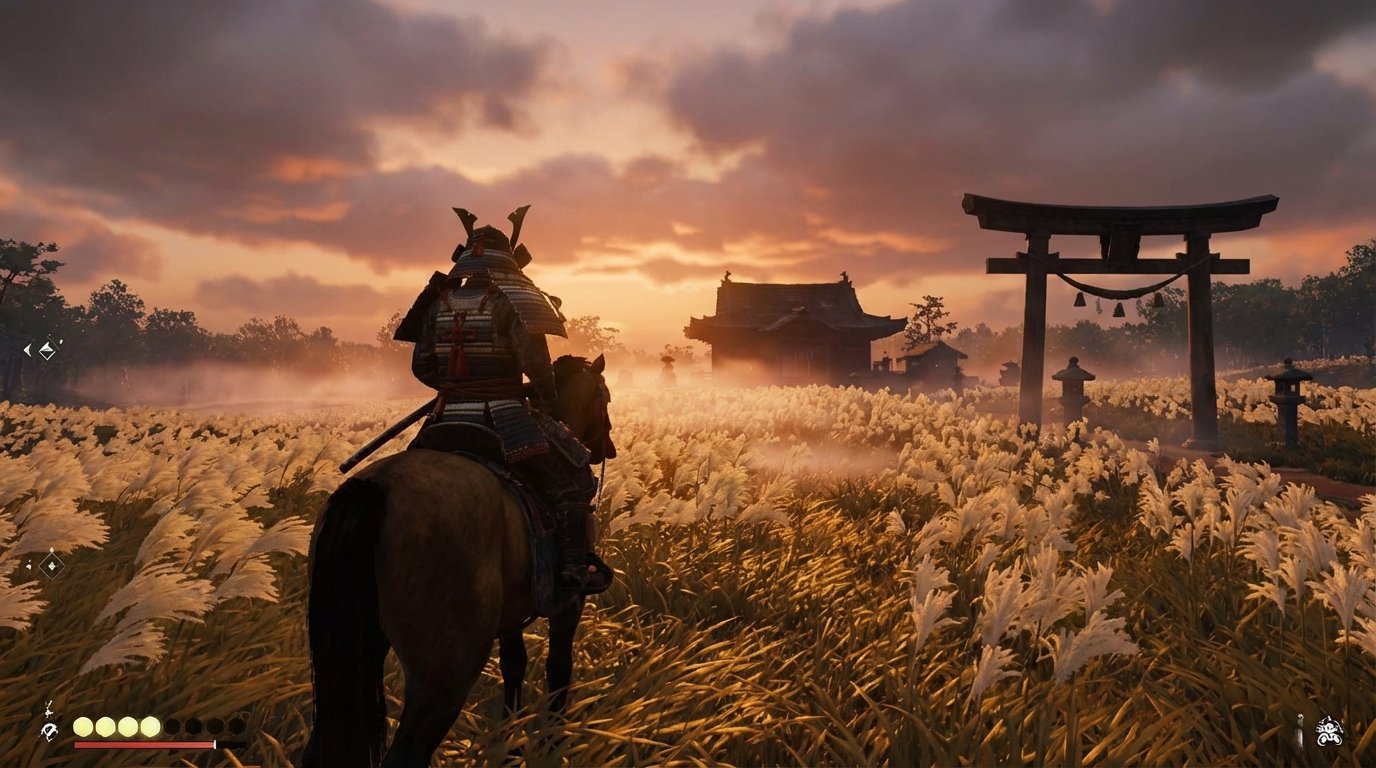Toggle the fourth glowing resolve orb

(x=150, y=726)
